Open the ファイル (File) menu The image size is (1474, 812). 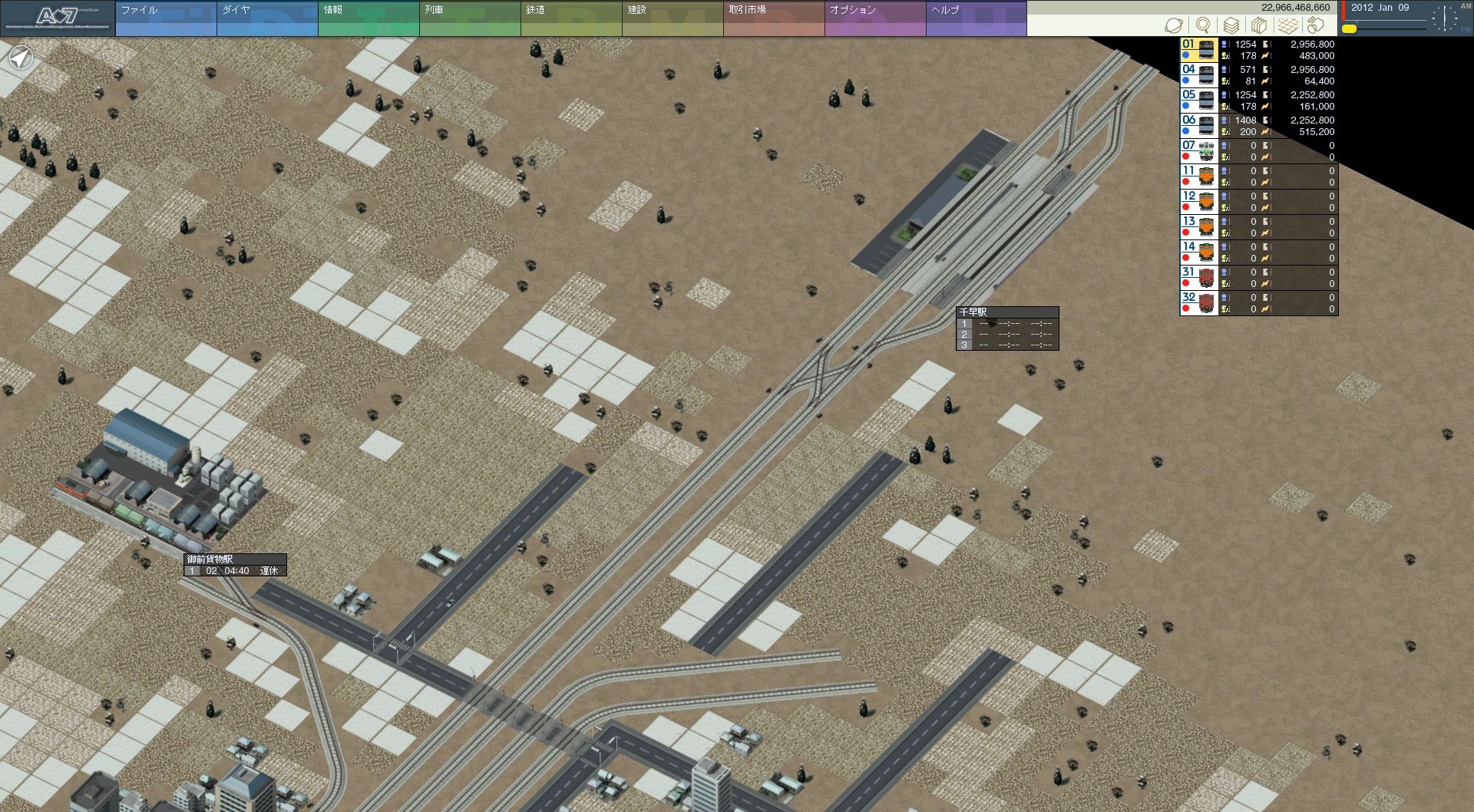(x=165, y=18)
